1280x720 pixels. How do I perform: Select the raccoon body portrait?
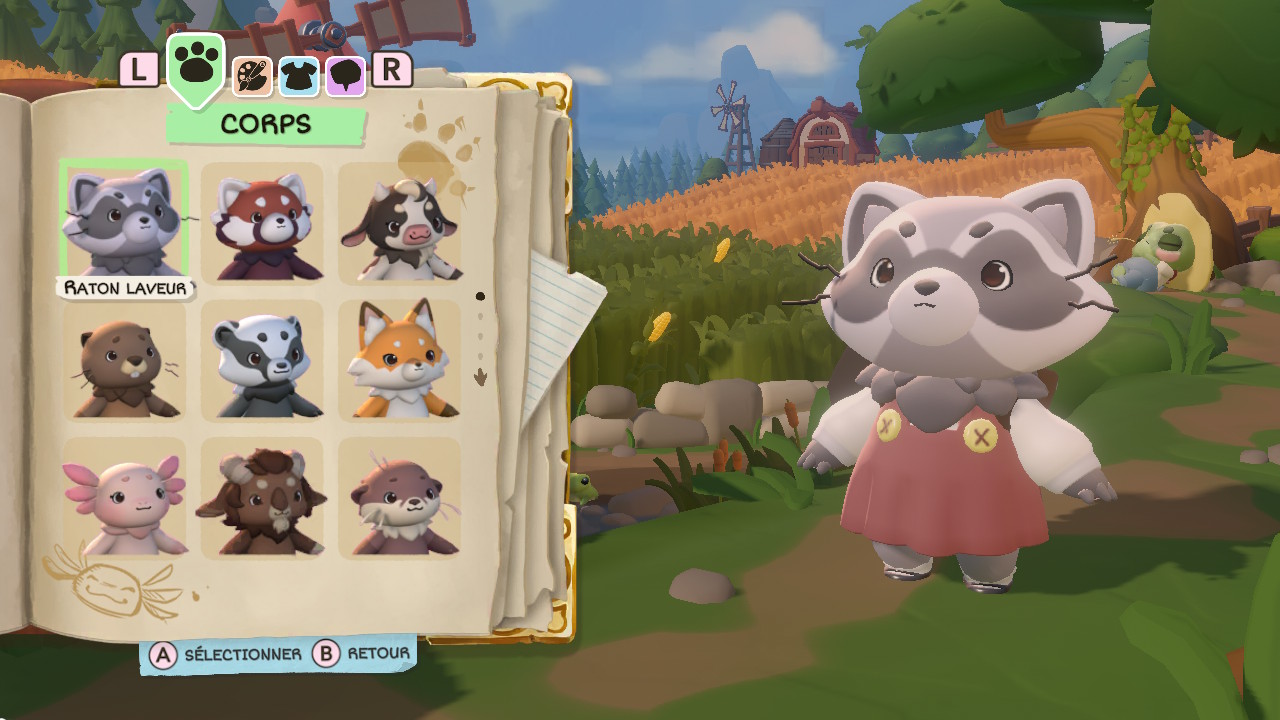(x=124, y=221)
